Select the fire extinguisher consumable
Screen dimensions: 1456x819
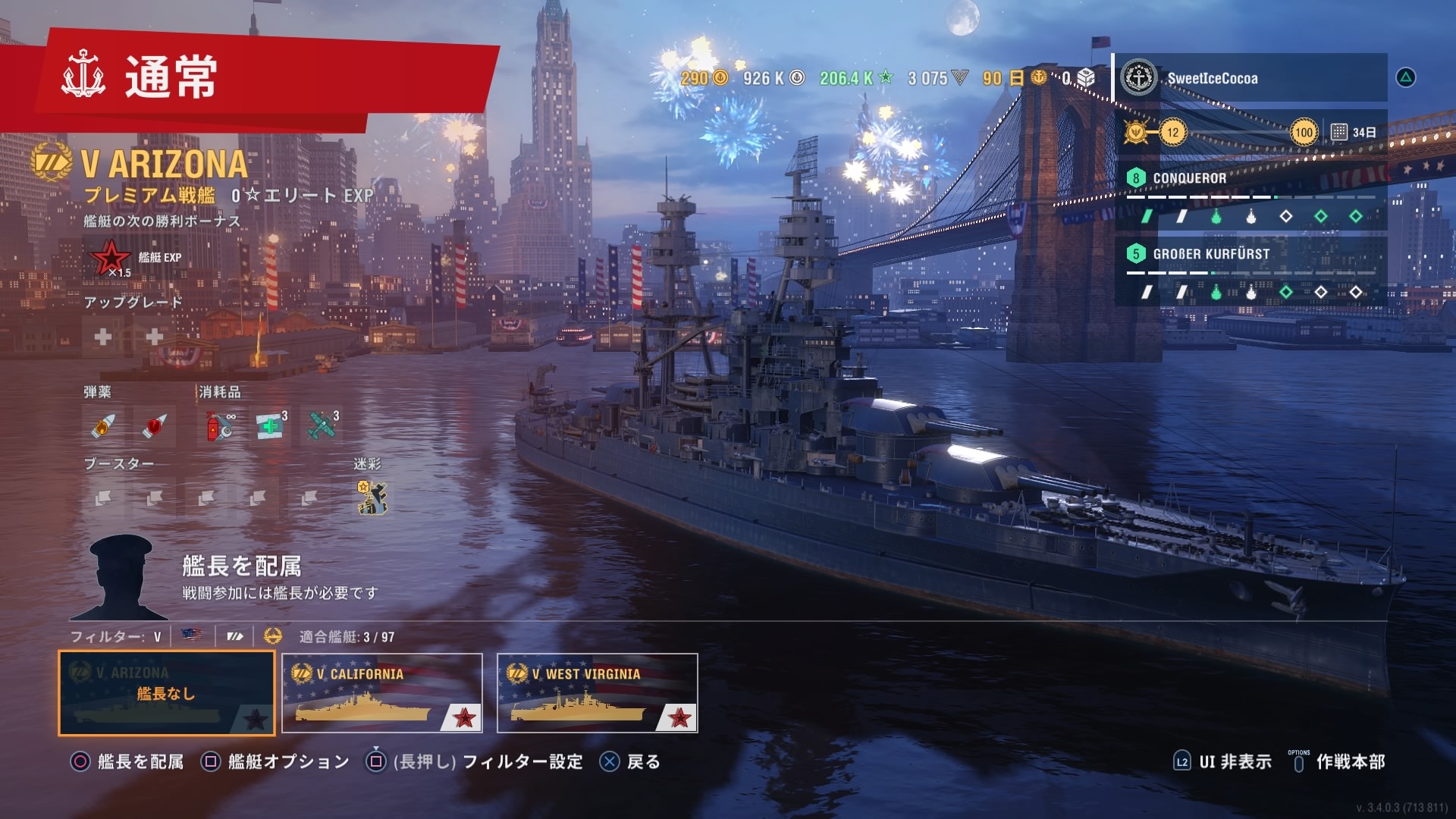coord(220,426)
